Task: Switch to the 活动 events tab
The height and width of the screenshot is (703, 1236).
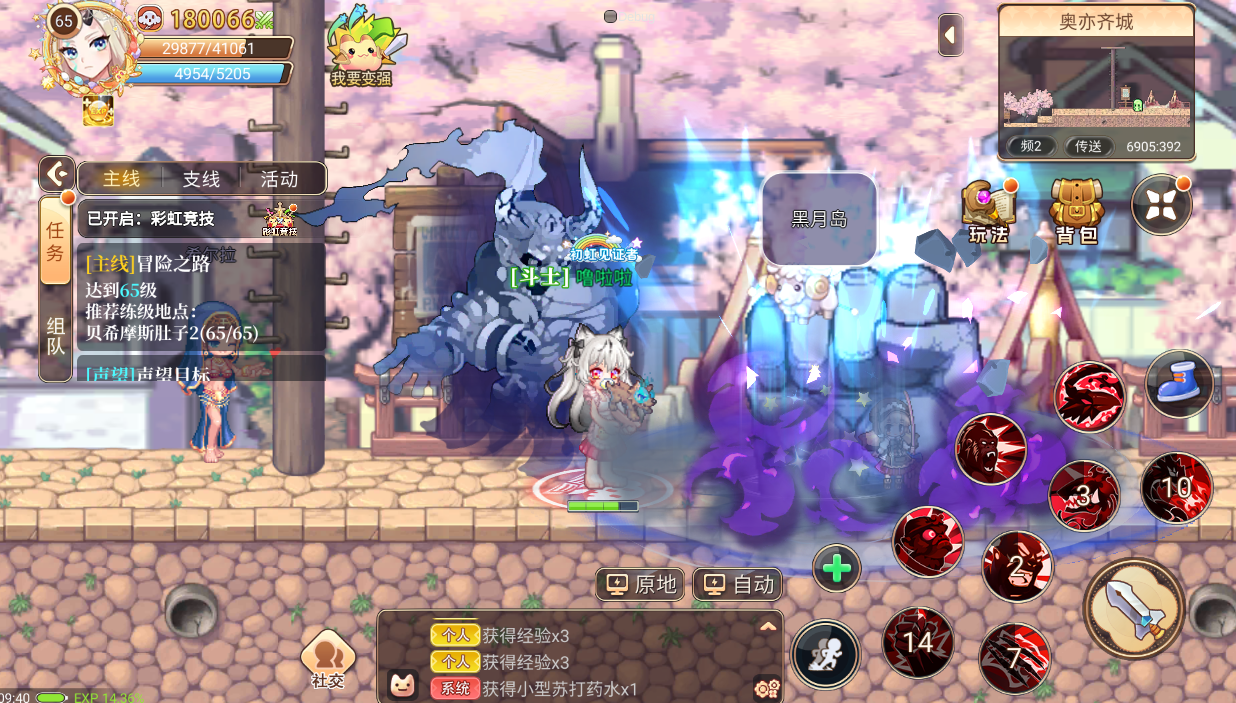Action: click(279, 179)
